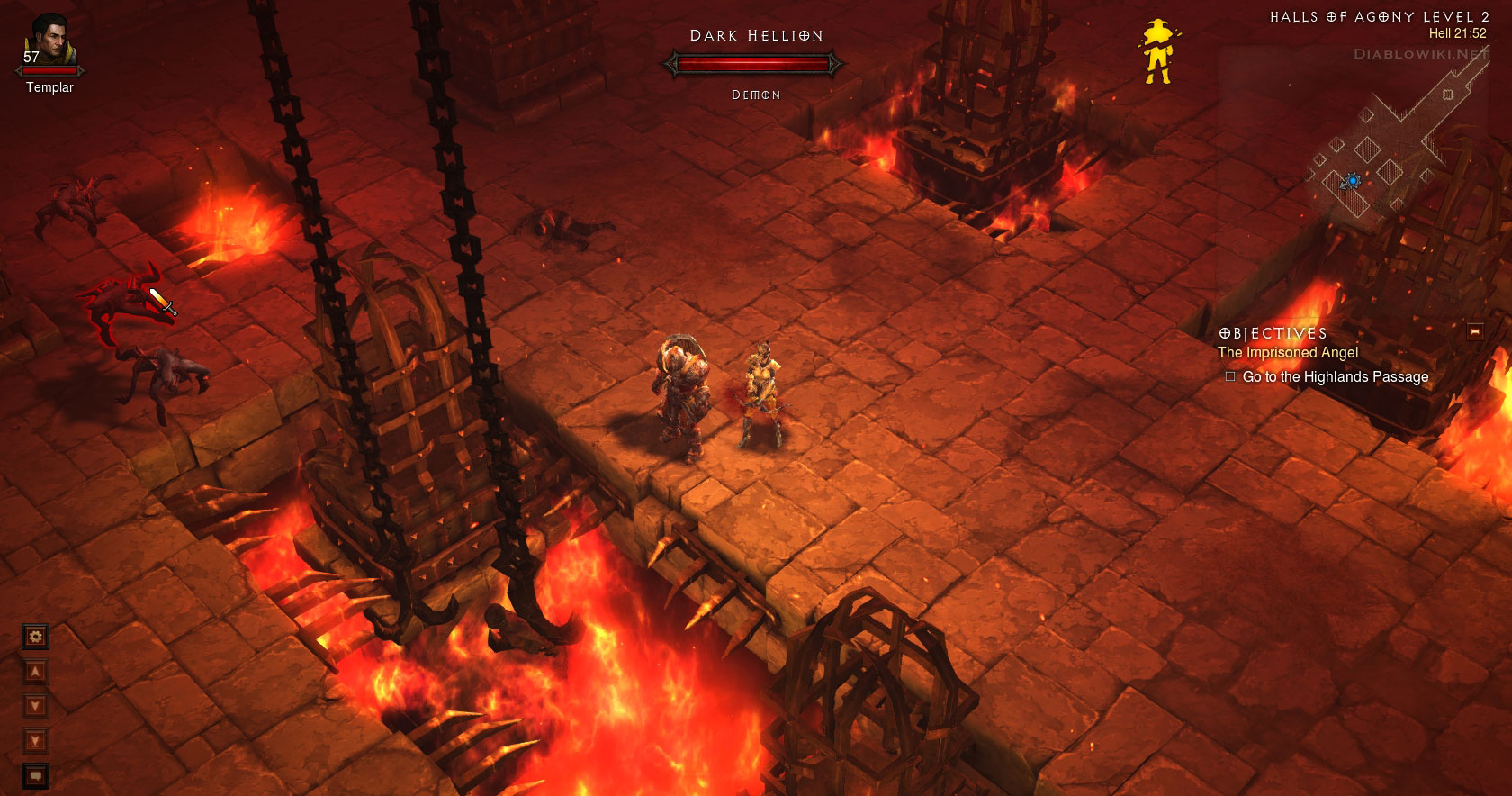The height and width of the screenshot is (796, 1512).
Task: Click the chat gear settings button
Action: point(35,638)
